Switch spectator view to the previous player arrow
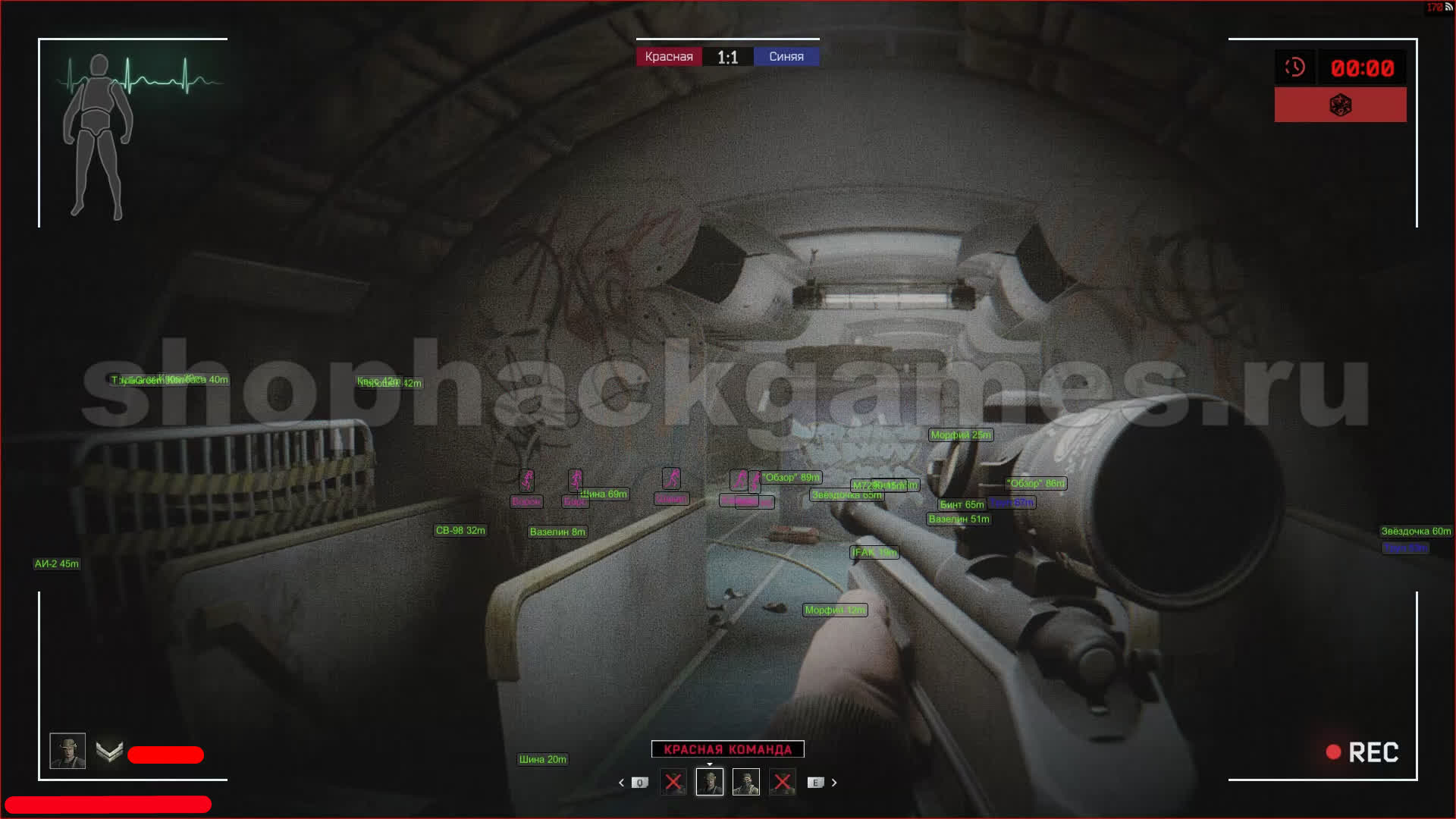The width and height of the screenshot is (1456, 819). pyautogui.click(x=621, y=783)
